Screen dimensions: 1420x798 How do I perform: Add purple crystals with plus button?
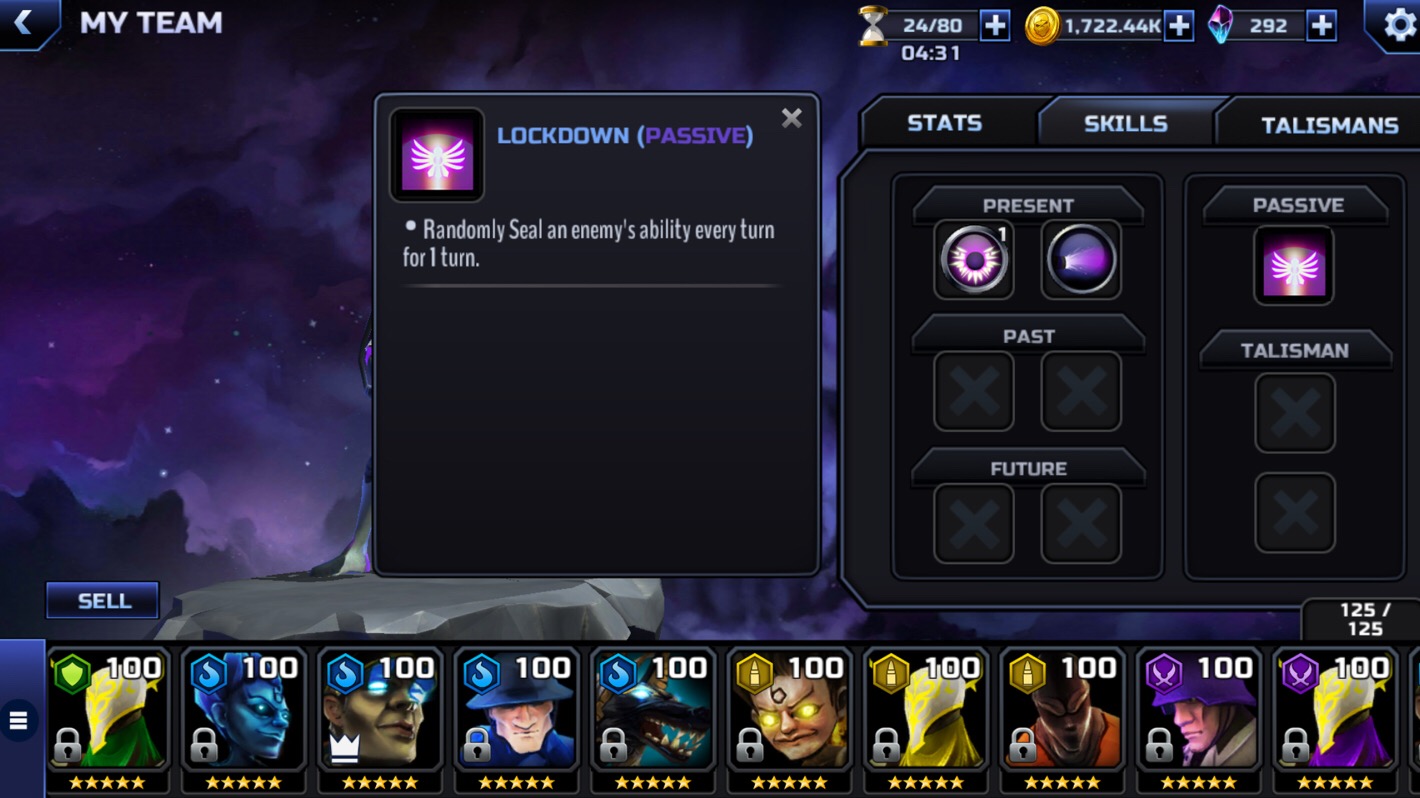pyautogui.click(x=1322, y=26)
